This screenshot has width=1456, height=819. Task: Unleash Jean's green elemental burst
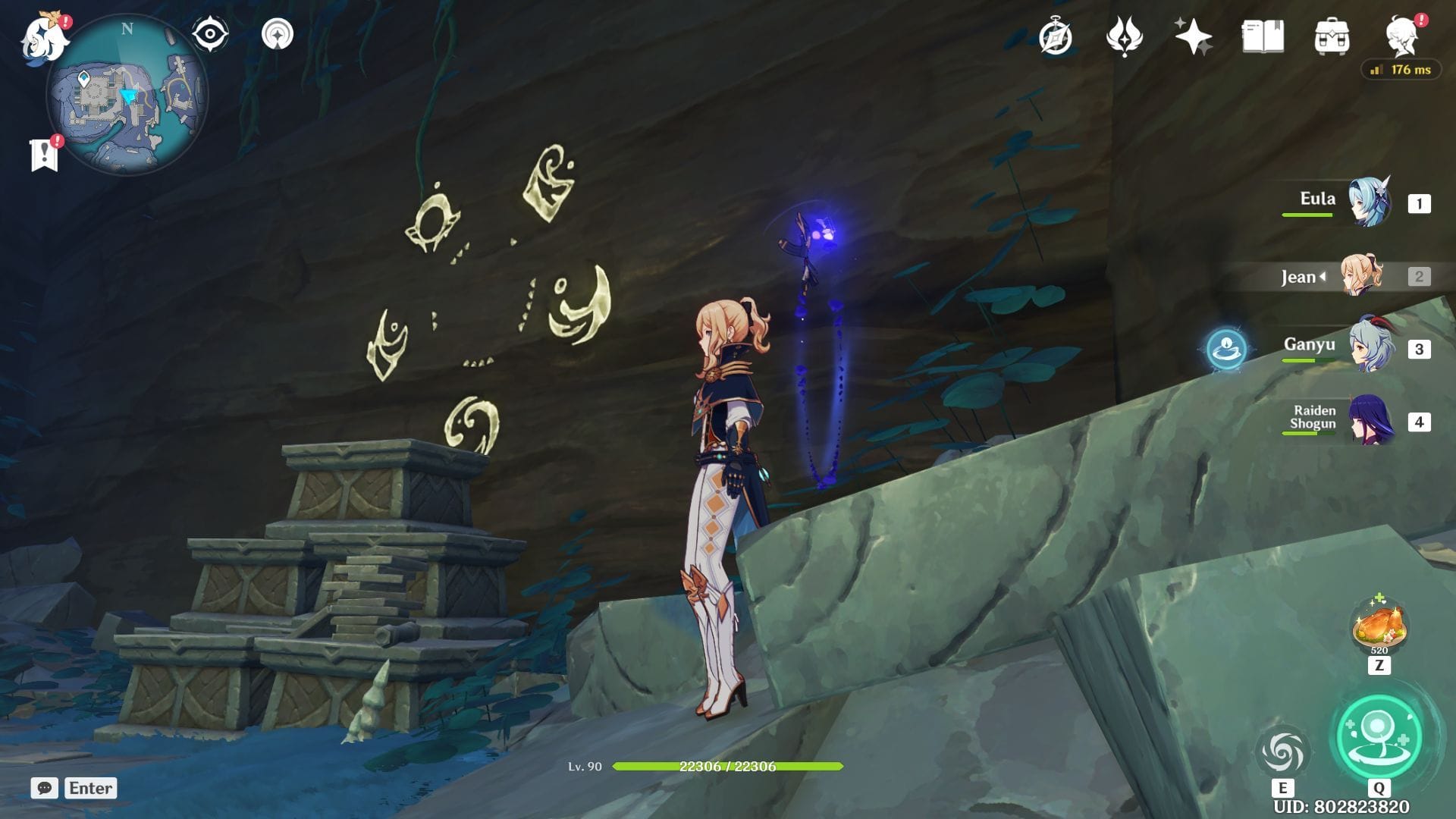pyautogui.click(x=1379, y=736)
